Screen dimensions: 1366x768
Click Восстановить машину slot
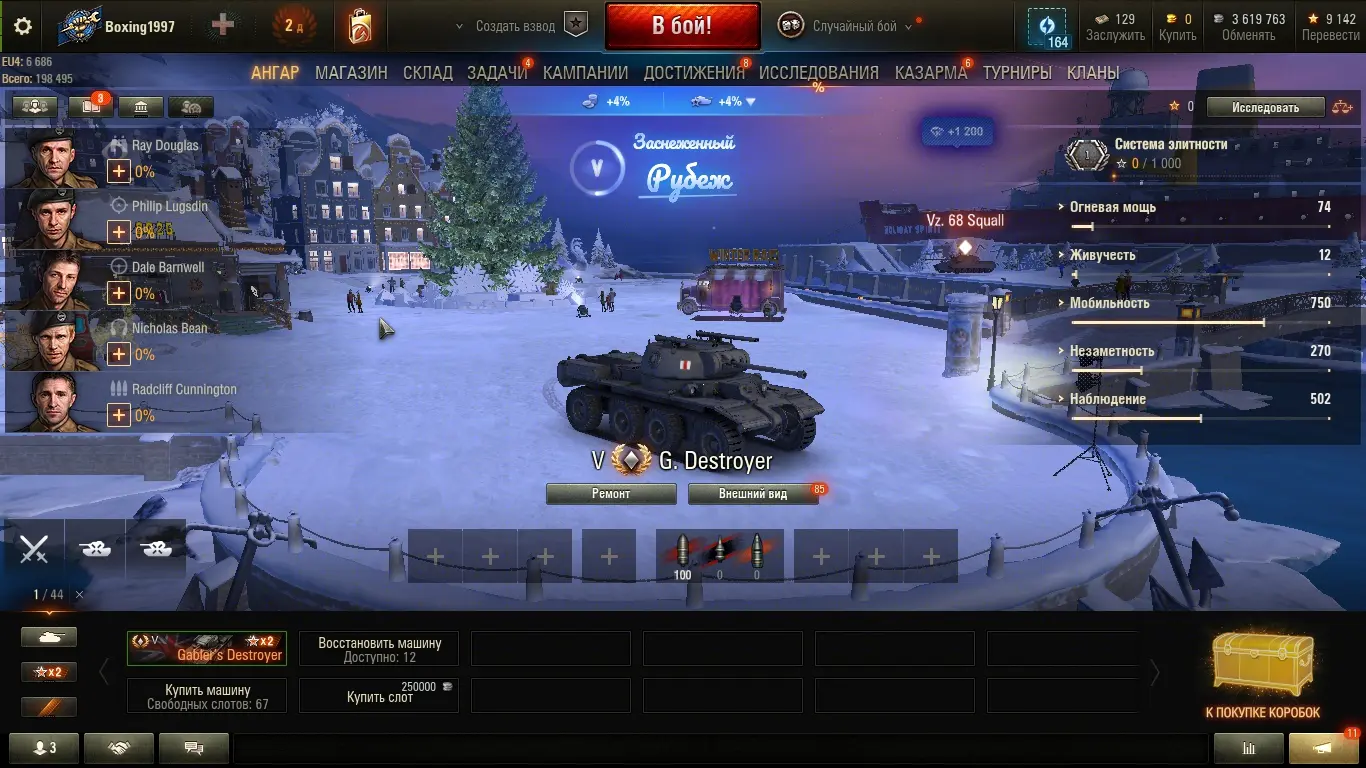coord(379,649)
